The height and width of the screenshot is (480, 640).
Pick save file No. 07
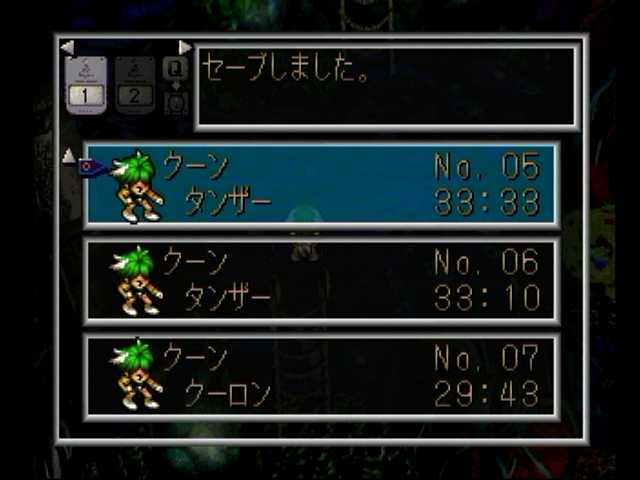click(322, 375)
